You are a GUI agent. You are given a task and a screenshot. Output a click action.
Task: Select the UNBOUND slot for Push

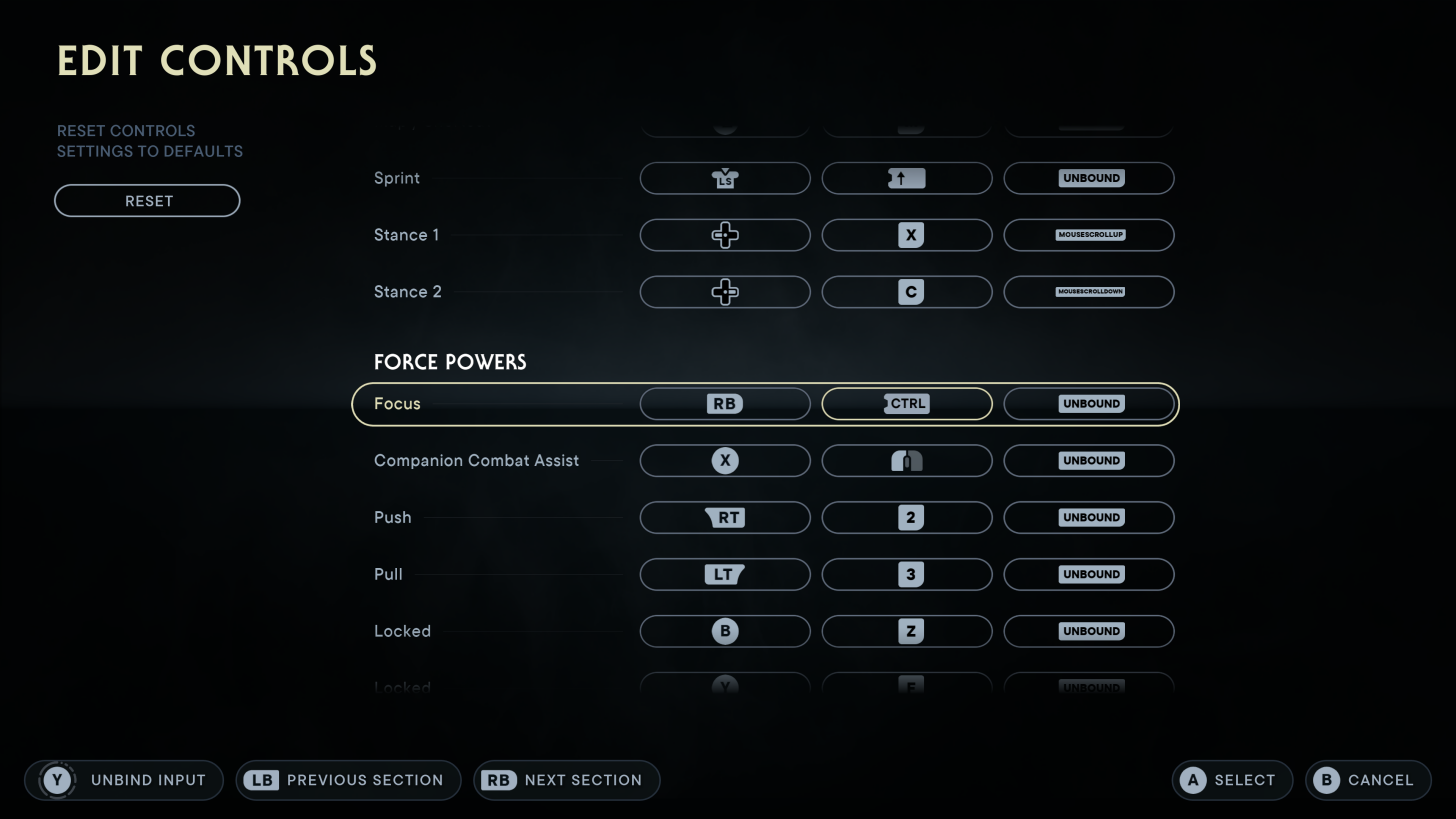click(1088, 517)
